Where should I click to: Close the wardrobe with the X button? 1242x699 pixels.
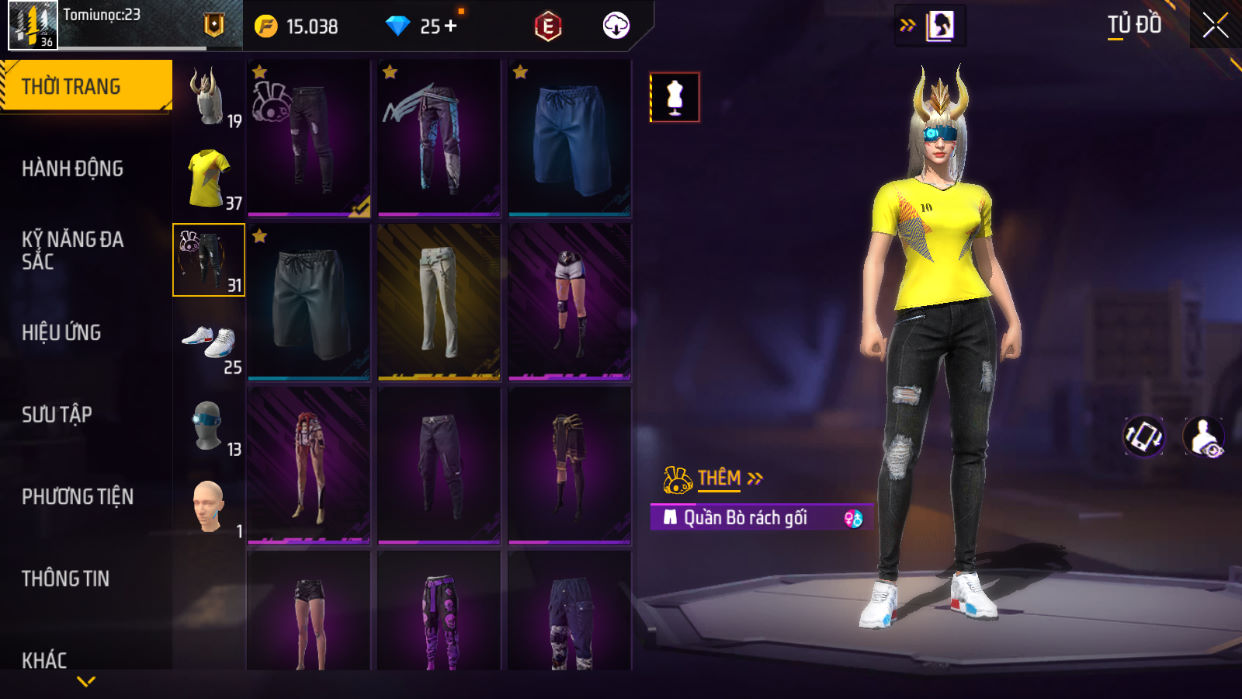point(1215,26)
